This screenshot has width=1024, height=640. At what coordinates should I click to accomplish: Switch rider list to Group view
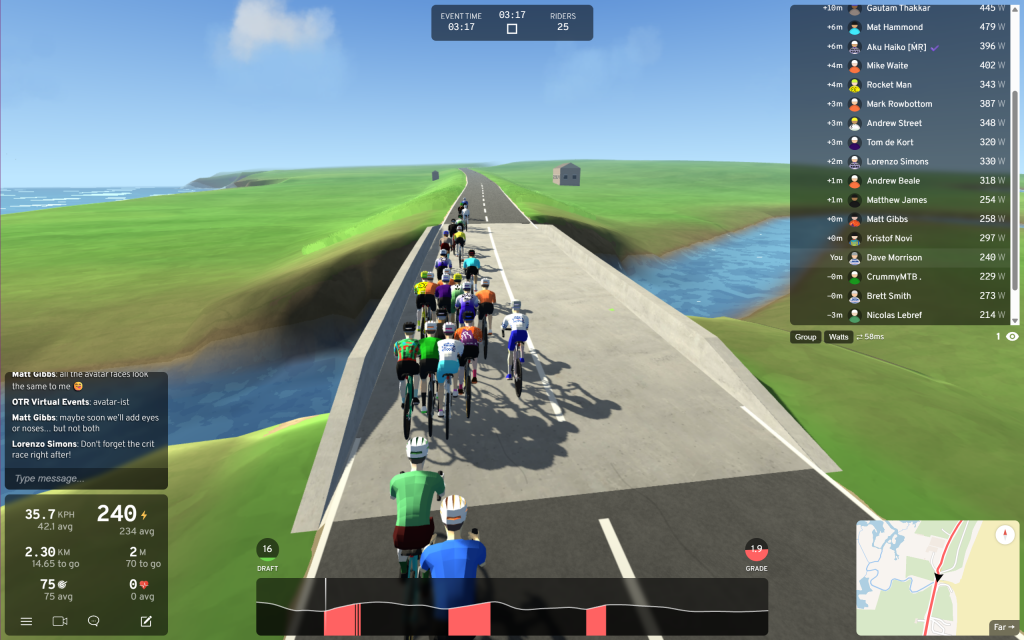pyautogui.click(x=805, y=337)
